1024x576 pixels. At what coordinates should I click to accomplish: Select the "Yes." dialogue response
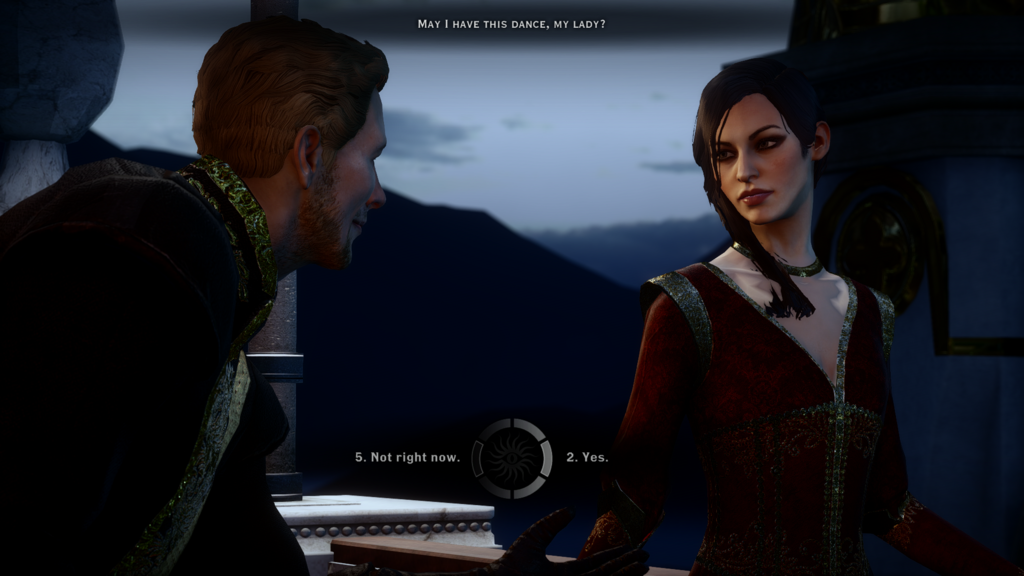click(587, 457)
